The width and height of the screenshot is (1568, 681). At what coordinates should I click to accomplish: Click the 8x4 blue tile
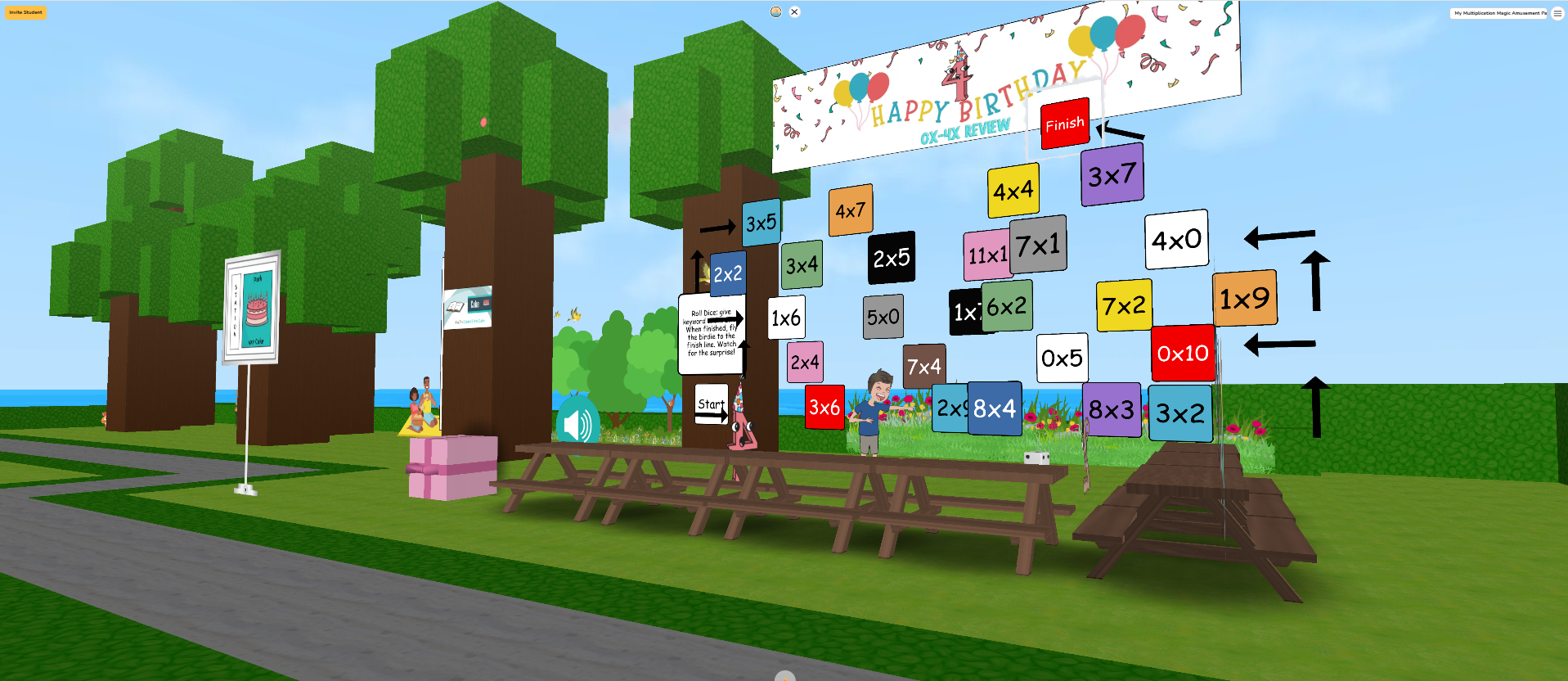point(993,409)
